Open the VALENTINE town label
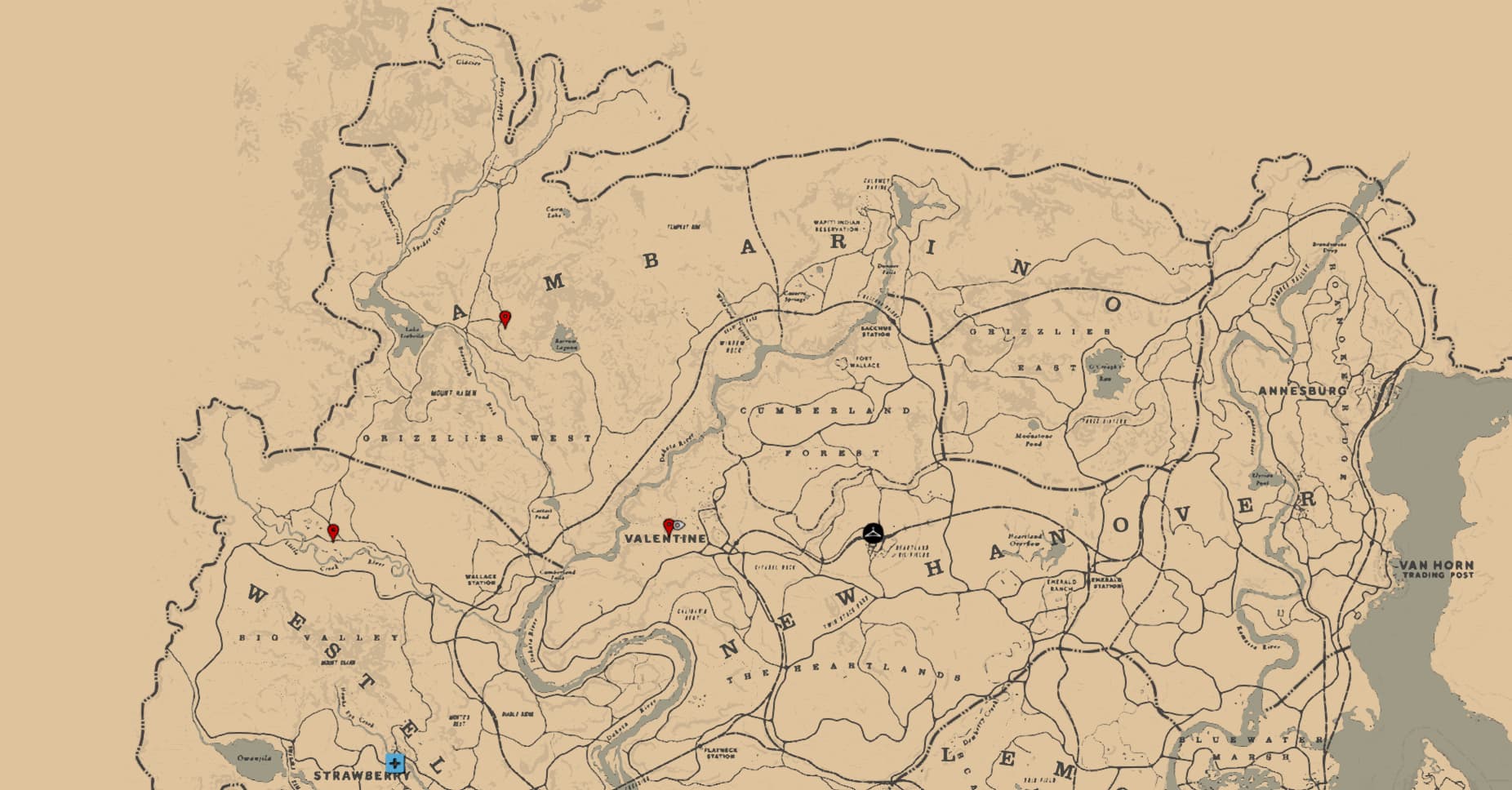 click(666, 539)
